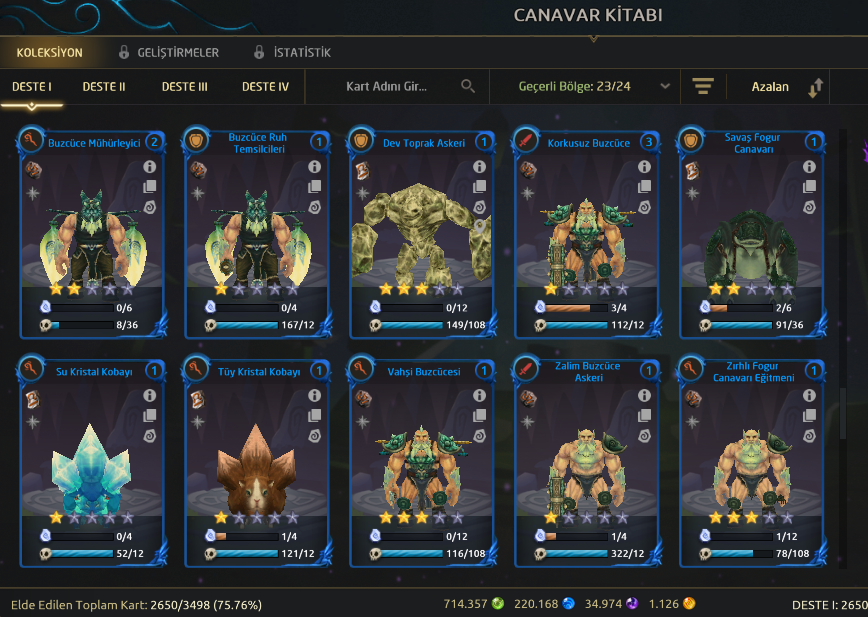Switch to the Koleksiyon tab
Screen dimensions: 868x617
coord(49,52)
